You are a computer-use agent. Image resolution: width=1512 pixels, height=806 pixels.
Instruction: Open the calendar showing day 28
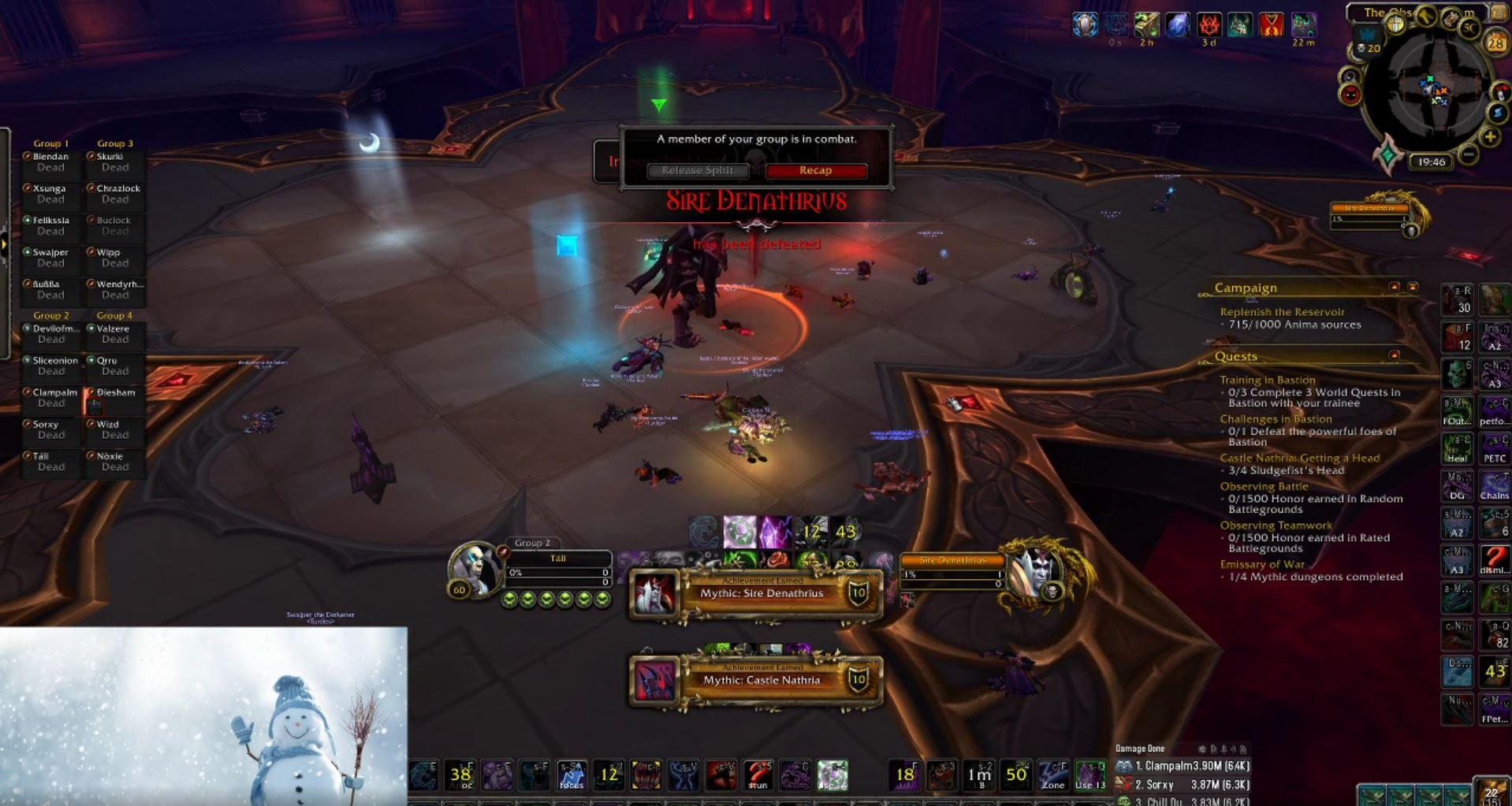[x=1496, y=41]
